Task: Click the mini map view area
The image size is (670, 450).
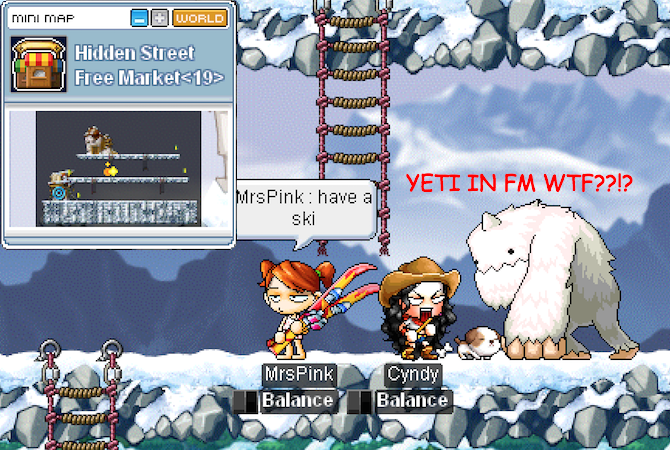Action: pyautogui.click(x=118, y=168)
